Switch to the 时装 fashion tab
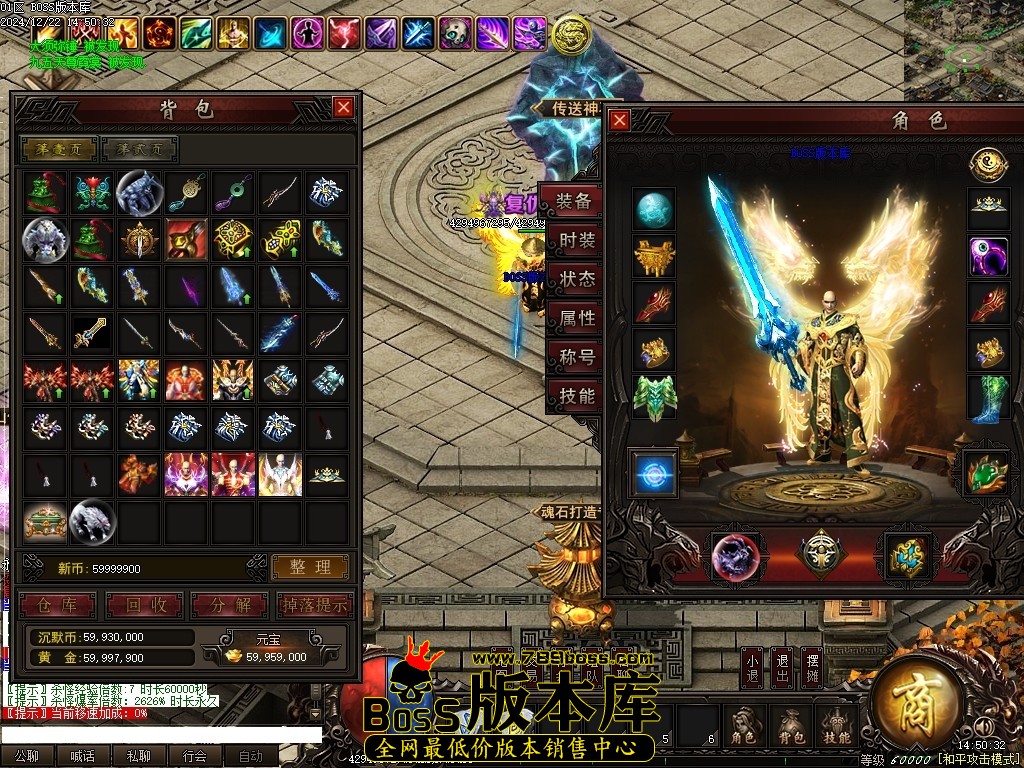Viewport: 1024px width, 768px height. point(577,241)
